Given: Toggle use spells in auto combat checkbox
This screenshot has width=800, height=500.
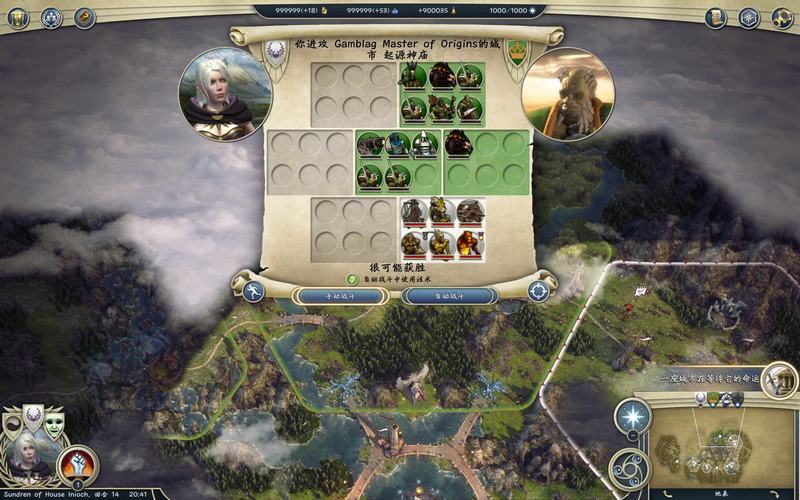Looking at the screenshot, I should [352, 279].
